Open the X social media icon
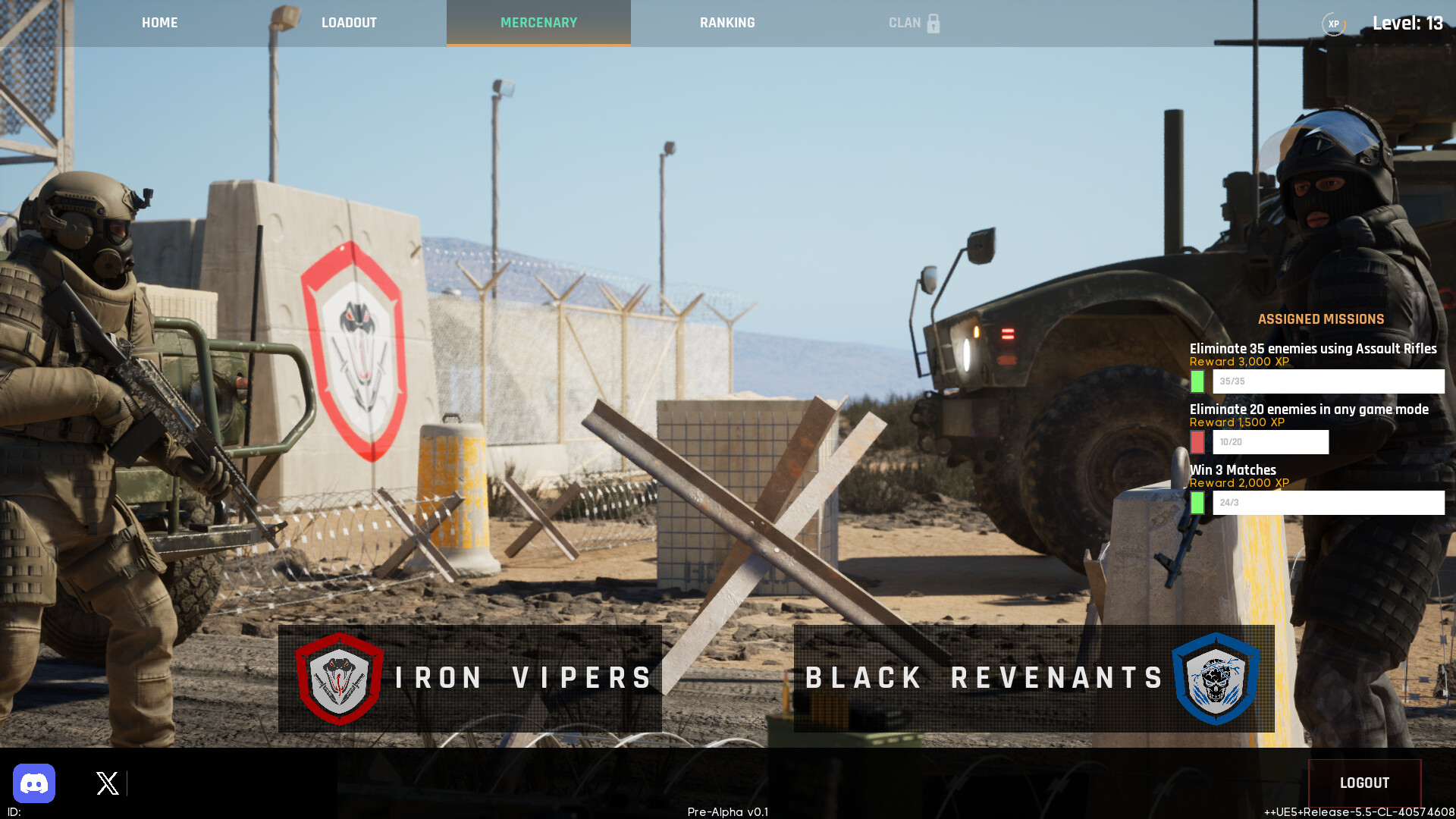Image resolution: width=1456 pixels, height=819 pixels. click(106, 783)
